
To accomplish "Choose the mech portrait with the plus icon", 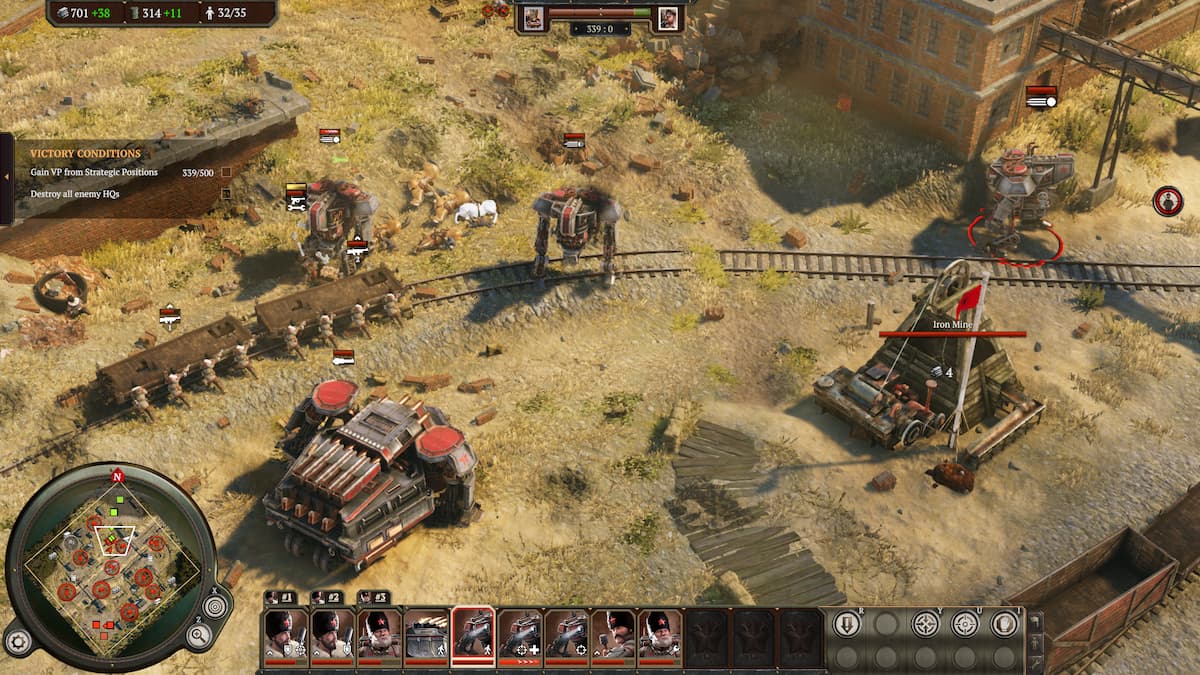I will (x=520, y=636).
